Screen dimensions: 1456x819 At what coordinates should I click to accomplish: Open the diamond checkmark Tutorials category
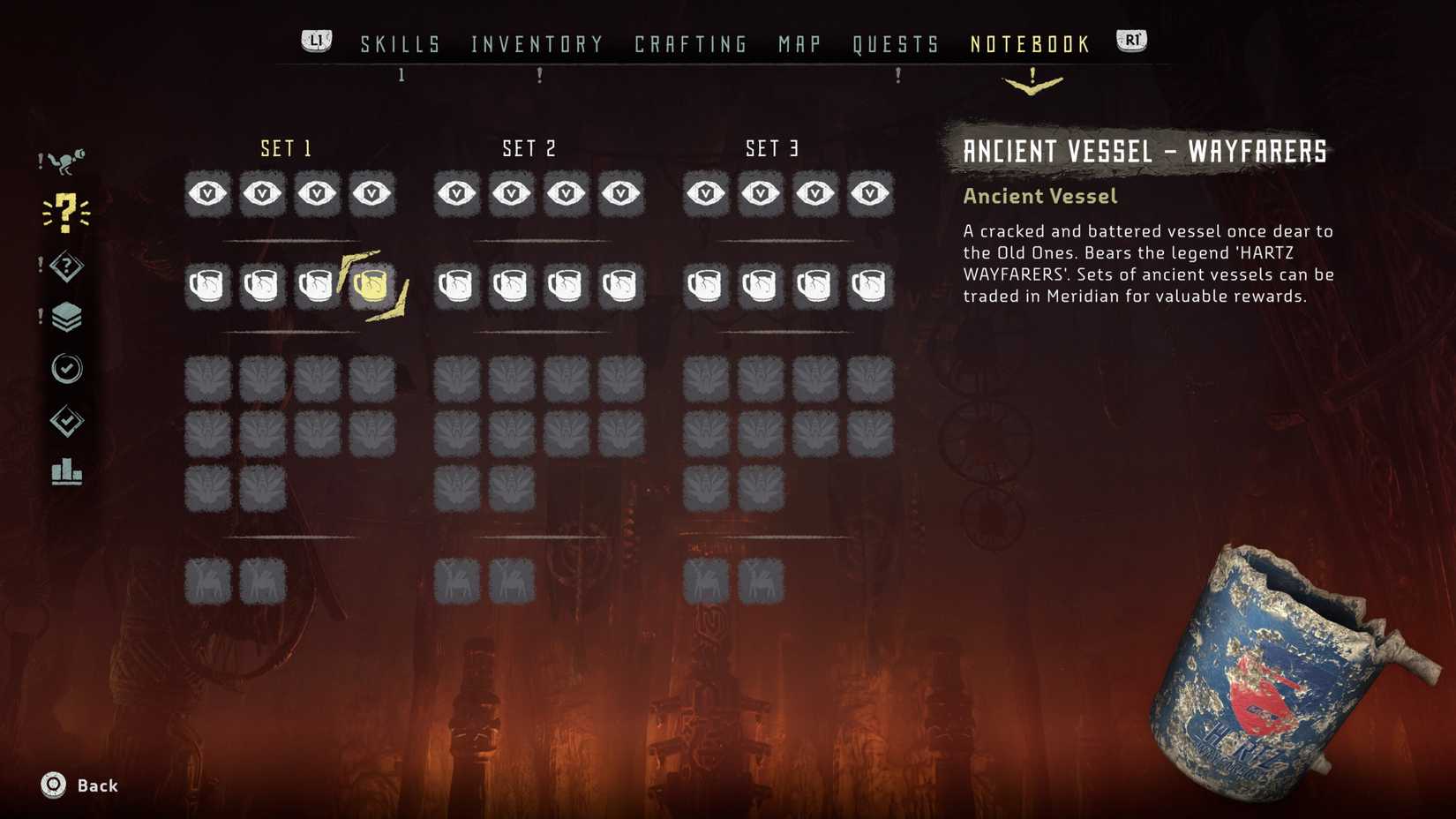coord(67,422)
